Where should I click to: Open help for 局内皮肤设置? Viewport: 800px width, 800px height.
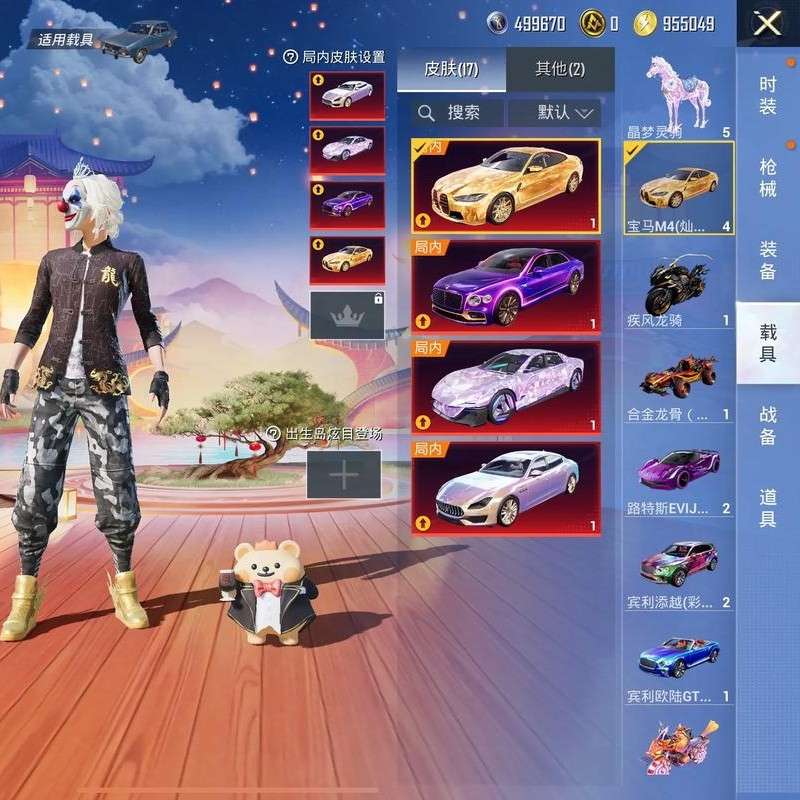pos(291,58)
